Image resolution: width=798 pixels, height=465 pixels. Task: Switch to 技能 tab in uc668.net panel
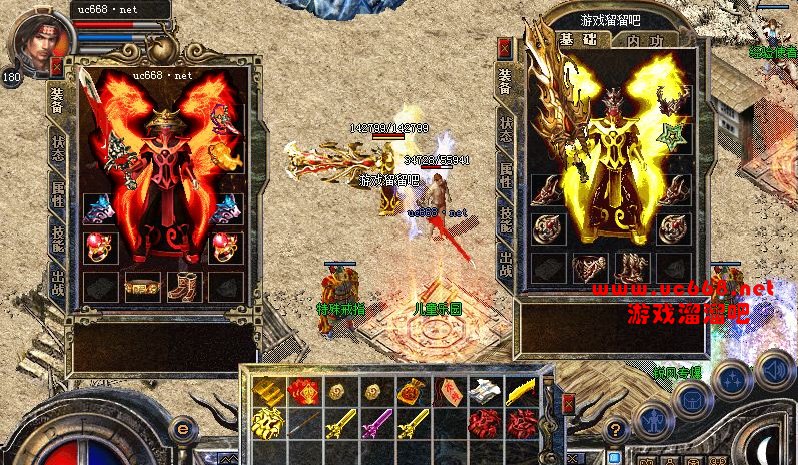pyautogui.click(x=57, y=238)
